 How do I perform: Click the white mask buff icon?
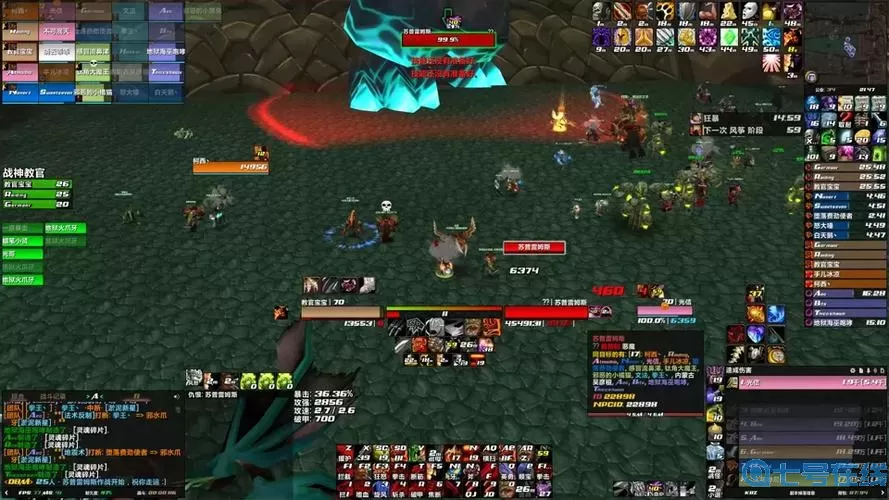[x=750, y=11]
